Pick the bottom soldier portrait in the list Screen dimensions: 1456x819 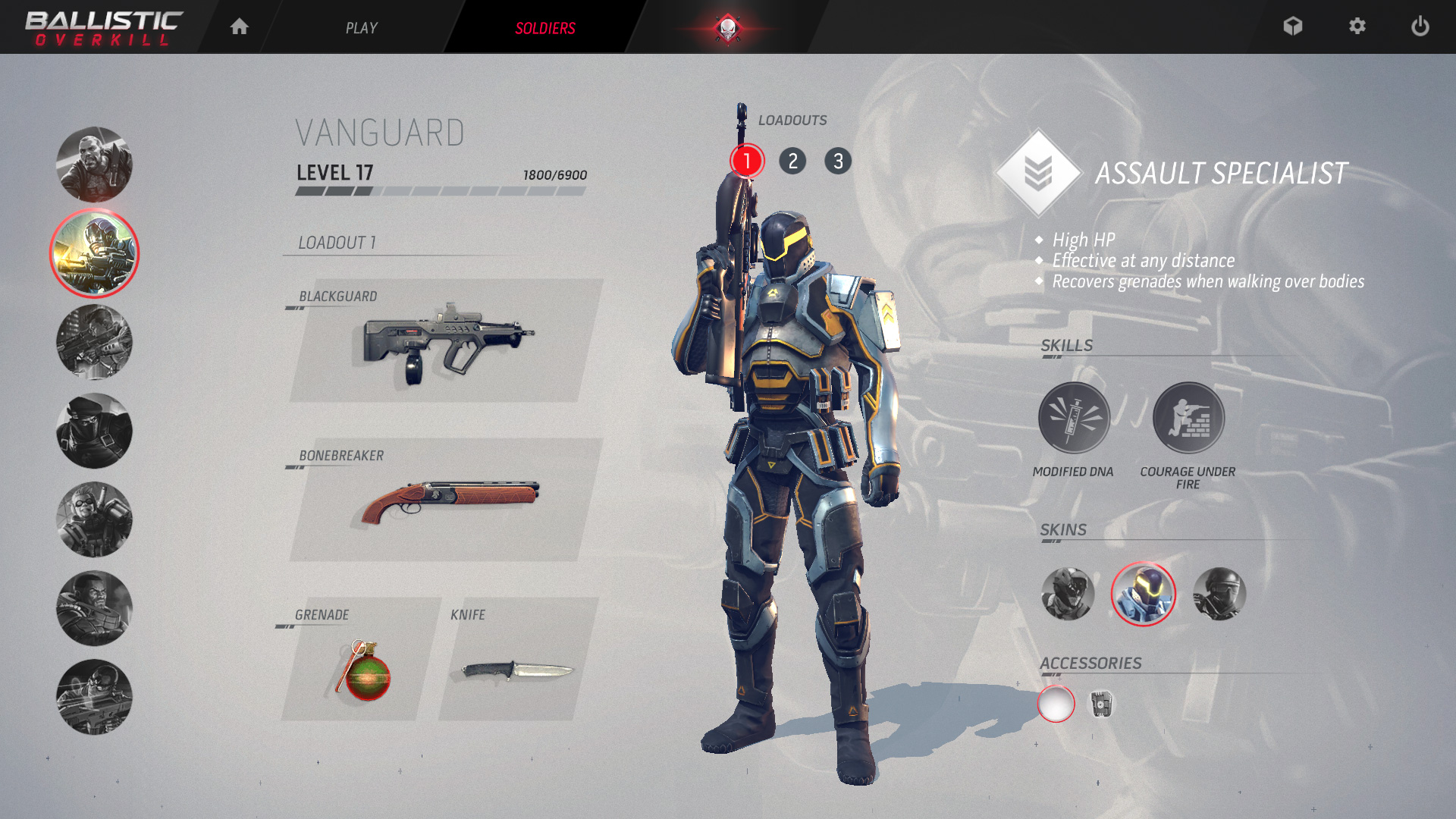94,697
